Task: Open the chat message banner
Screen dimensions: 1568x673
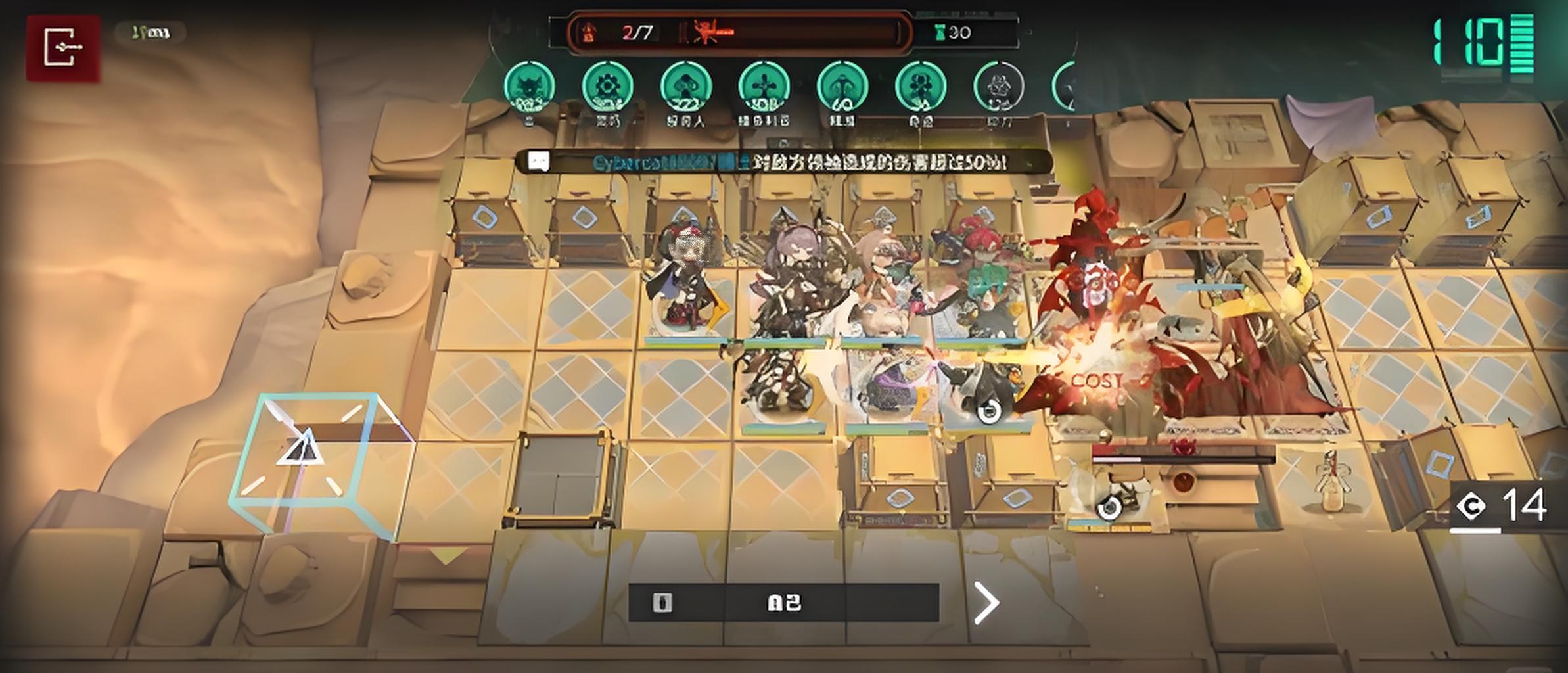Action: coord(782,162)
